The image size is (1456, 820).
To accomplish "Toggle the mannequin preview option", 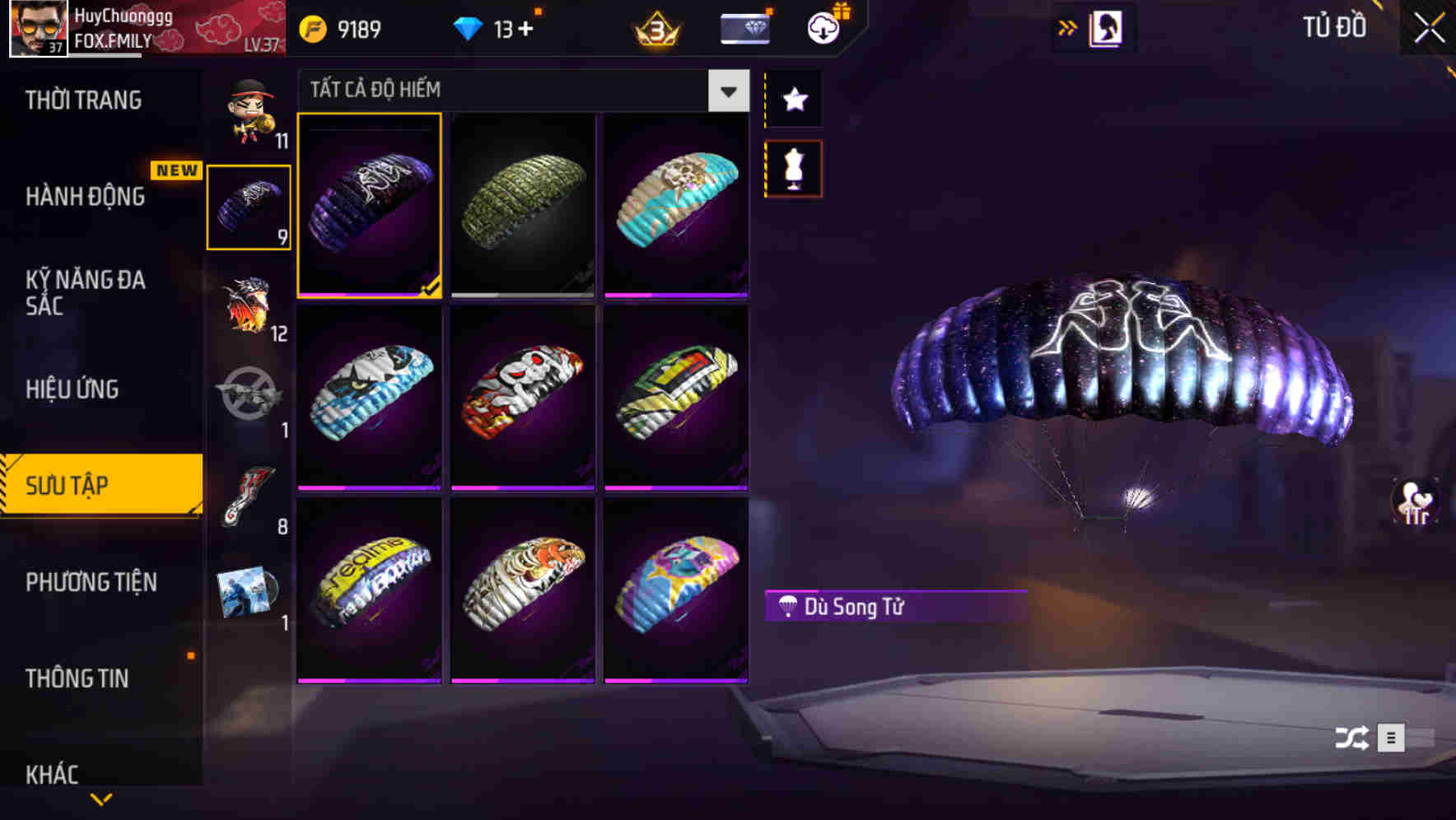I will click(x=793, y=167).
